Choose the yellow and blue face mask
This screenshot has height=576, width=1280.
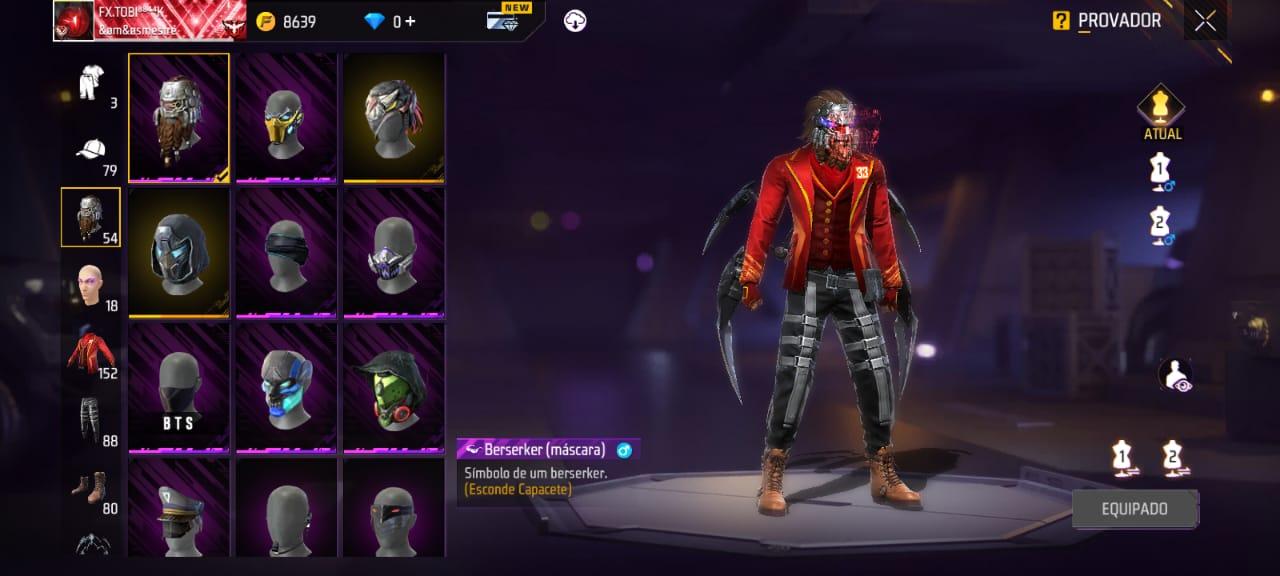287,118
